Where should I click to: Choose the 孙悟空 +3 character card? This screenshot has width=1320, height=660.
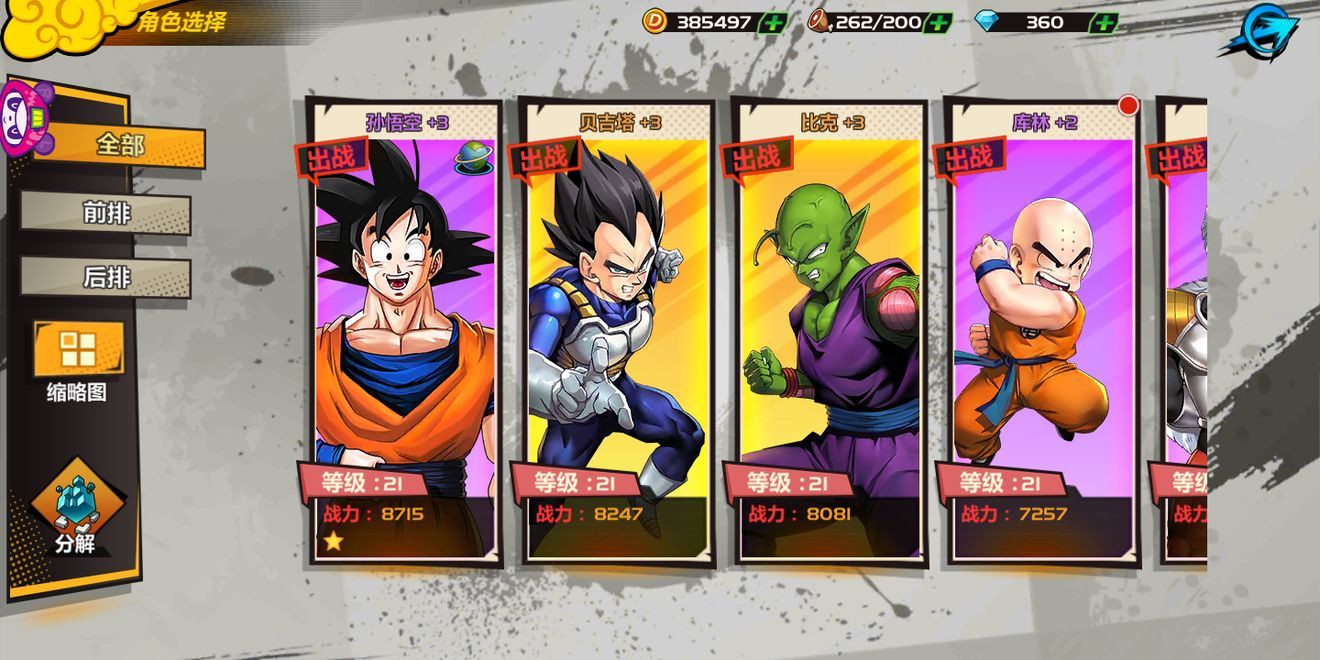(405, 330)
